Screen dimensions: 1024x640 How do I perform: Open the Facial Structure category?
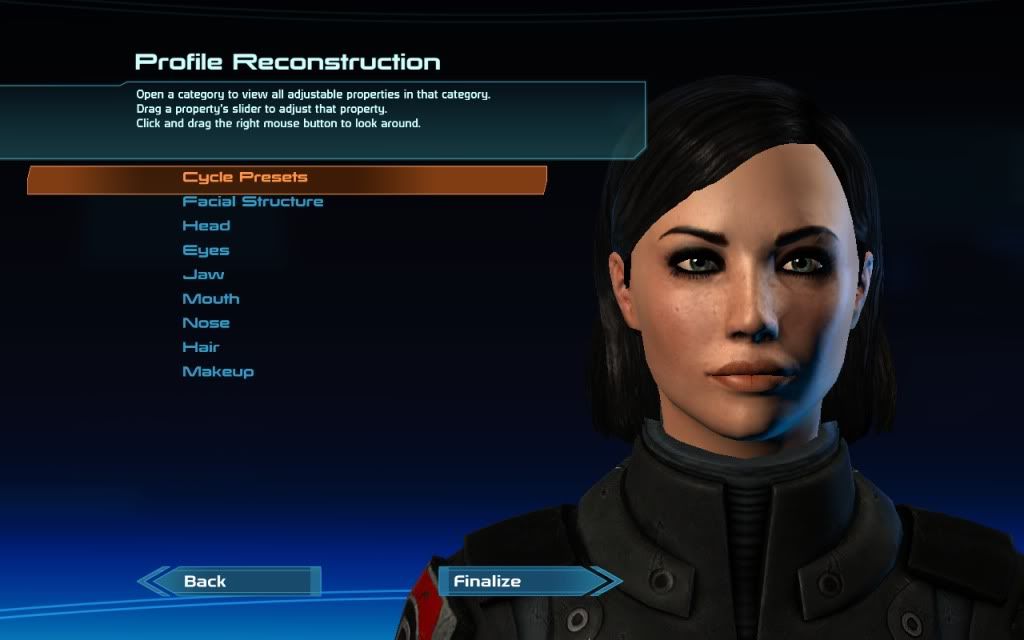(253, 202)
